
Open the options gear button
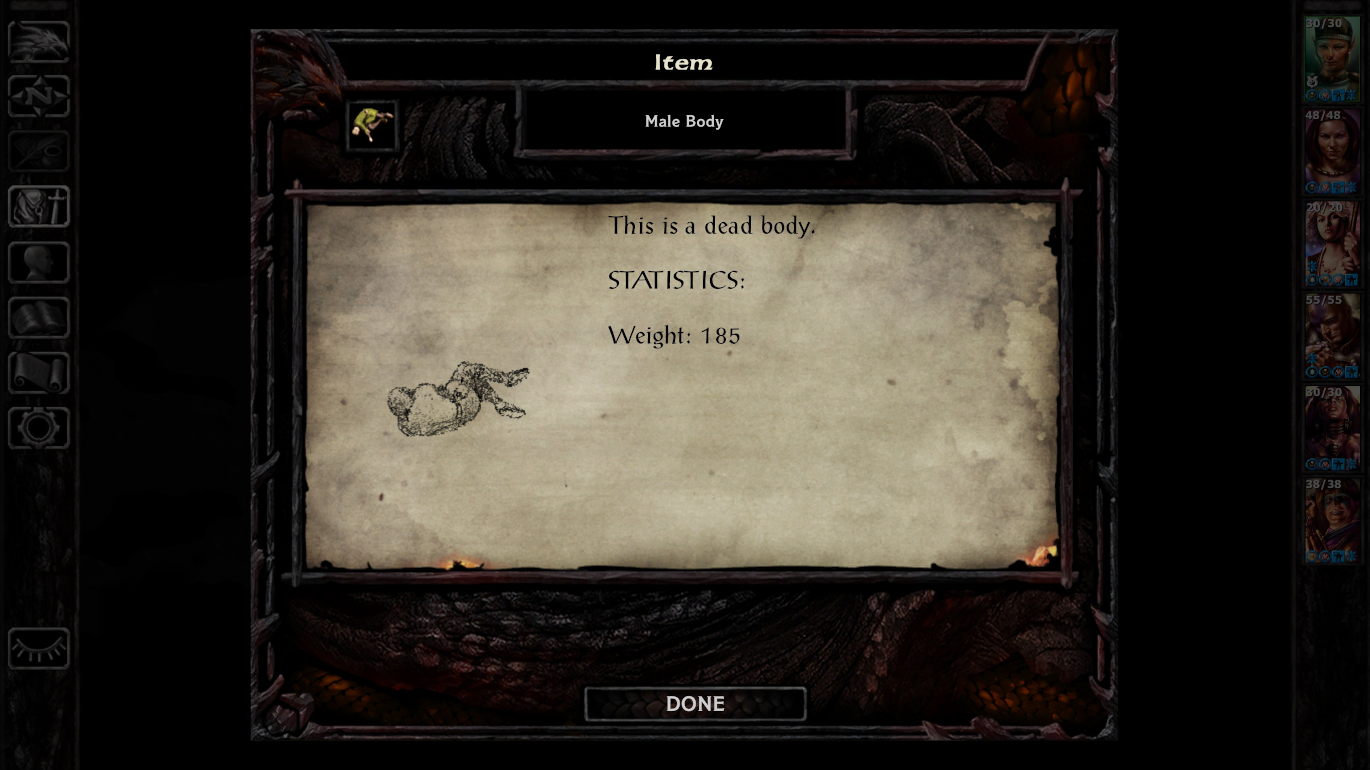coord(39,428)
